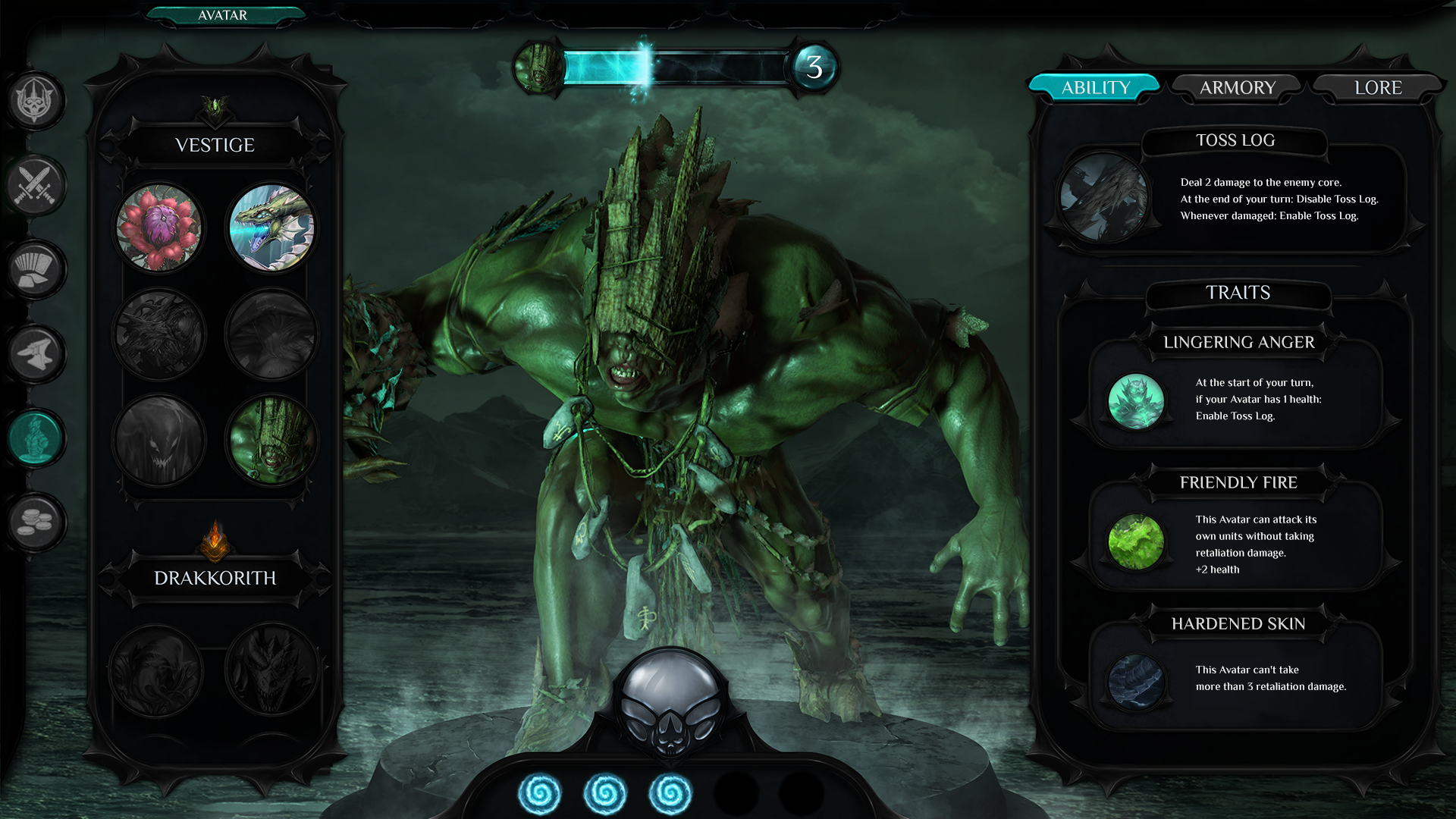Select the highlighted teal avatar menu icon
Image resolution: width=1456 pixels, height=819 pixels.
35,438
